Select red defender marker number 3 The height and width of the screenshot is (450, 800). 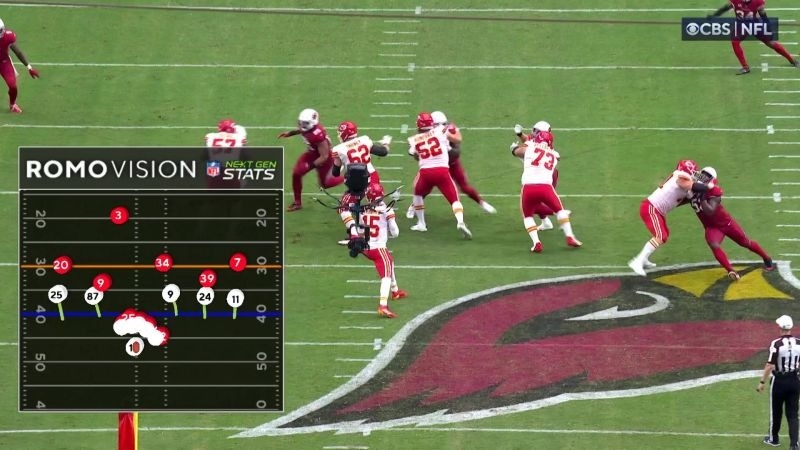coord(119,215)
